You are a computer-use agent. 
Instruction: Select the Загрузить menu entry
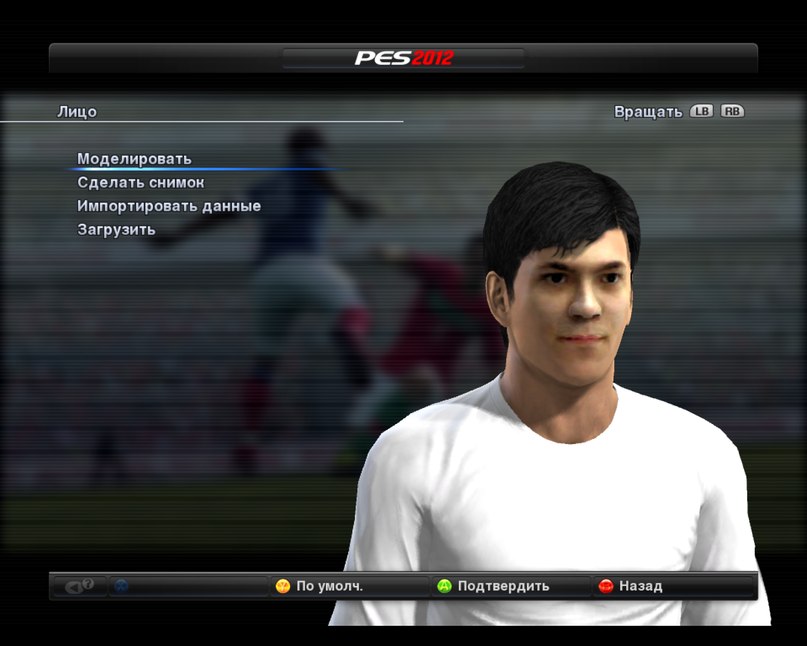116,230
